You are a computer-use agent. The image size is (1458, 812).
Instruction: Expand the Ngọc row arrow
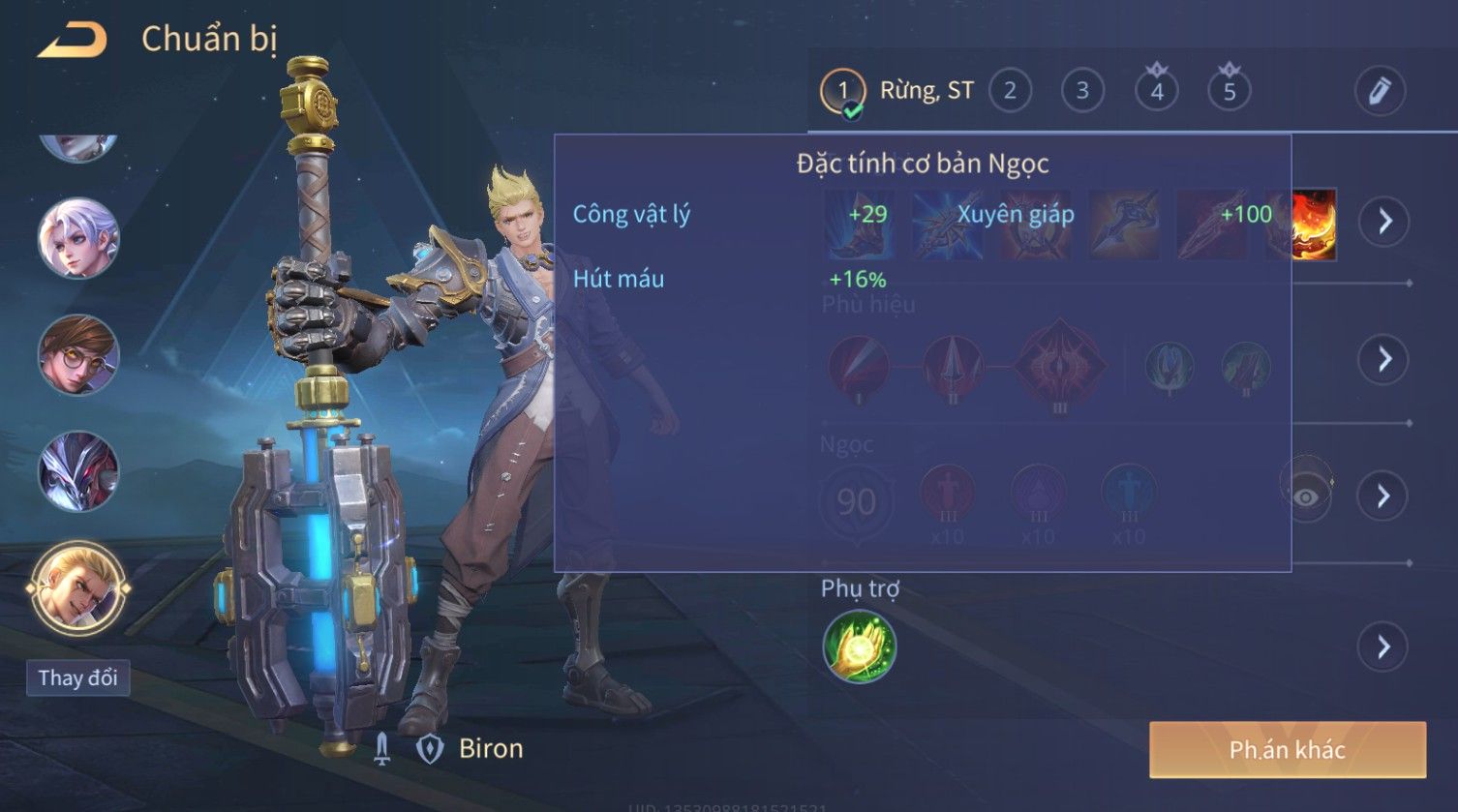point(1384,496)
